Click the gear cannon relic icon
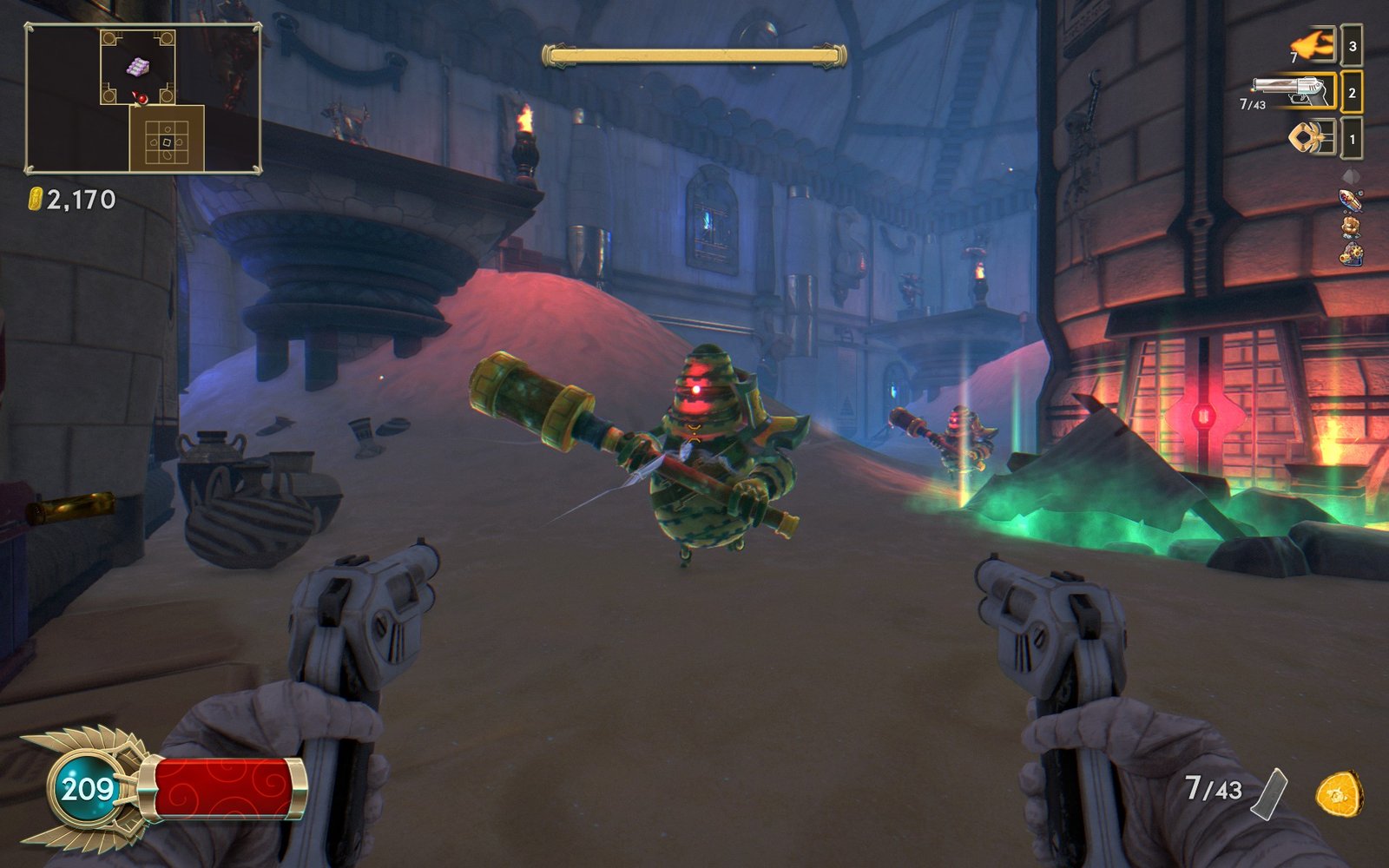 point(1350,254)
